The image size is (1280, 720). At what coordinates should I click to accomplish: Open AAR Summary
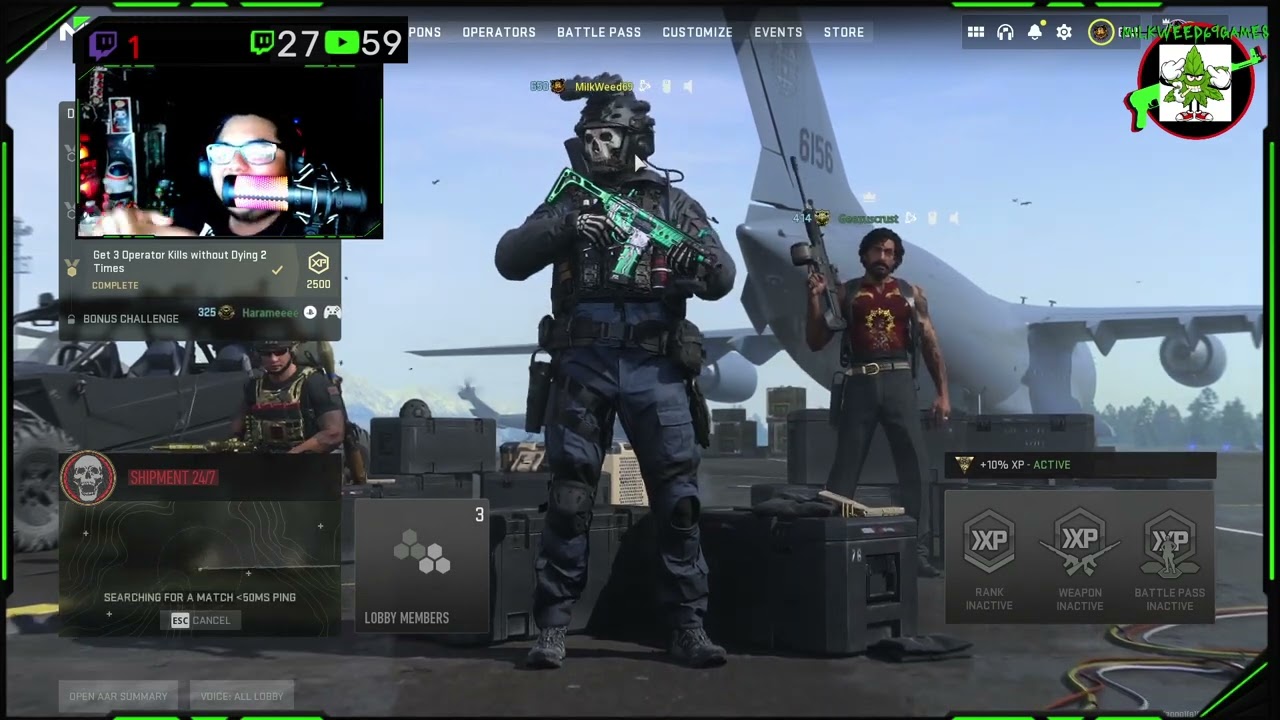click(118, 696)
